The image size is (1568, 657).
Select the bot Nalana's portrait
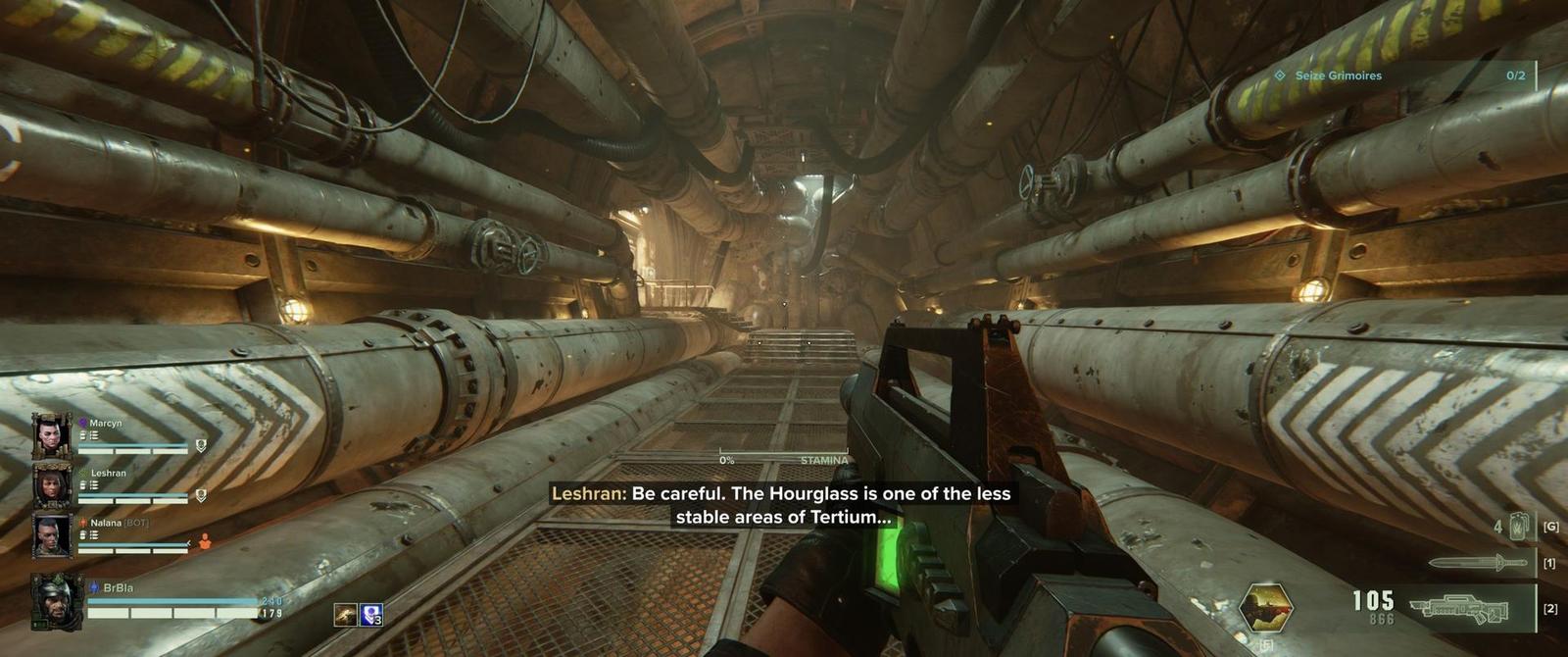(51, 535)
